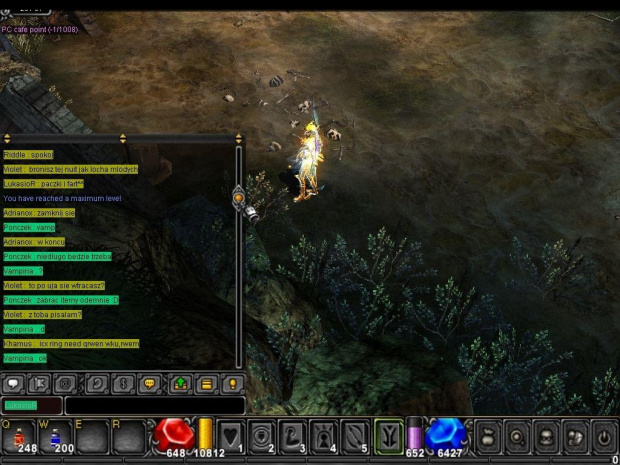Toggle the flag party chat button
The image size is (620, 465).
coord(41,383)
